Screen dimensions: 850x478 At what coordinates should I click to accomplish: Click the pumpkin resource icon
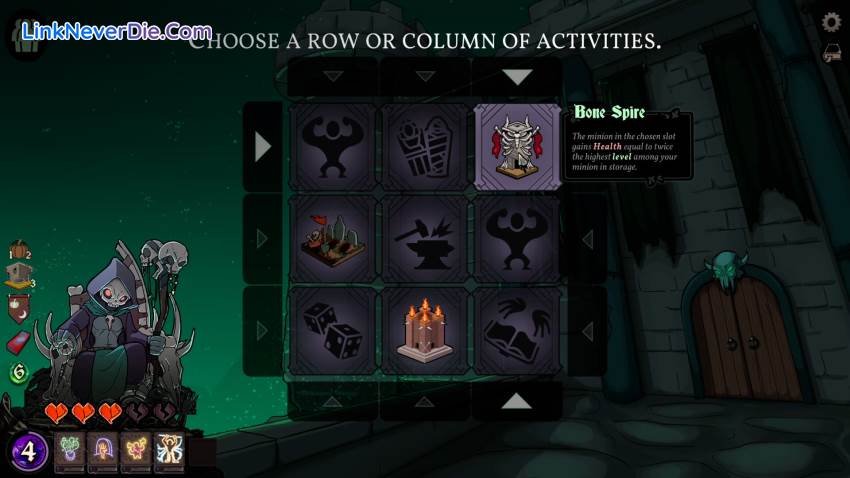(18, 251)
